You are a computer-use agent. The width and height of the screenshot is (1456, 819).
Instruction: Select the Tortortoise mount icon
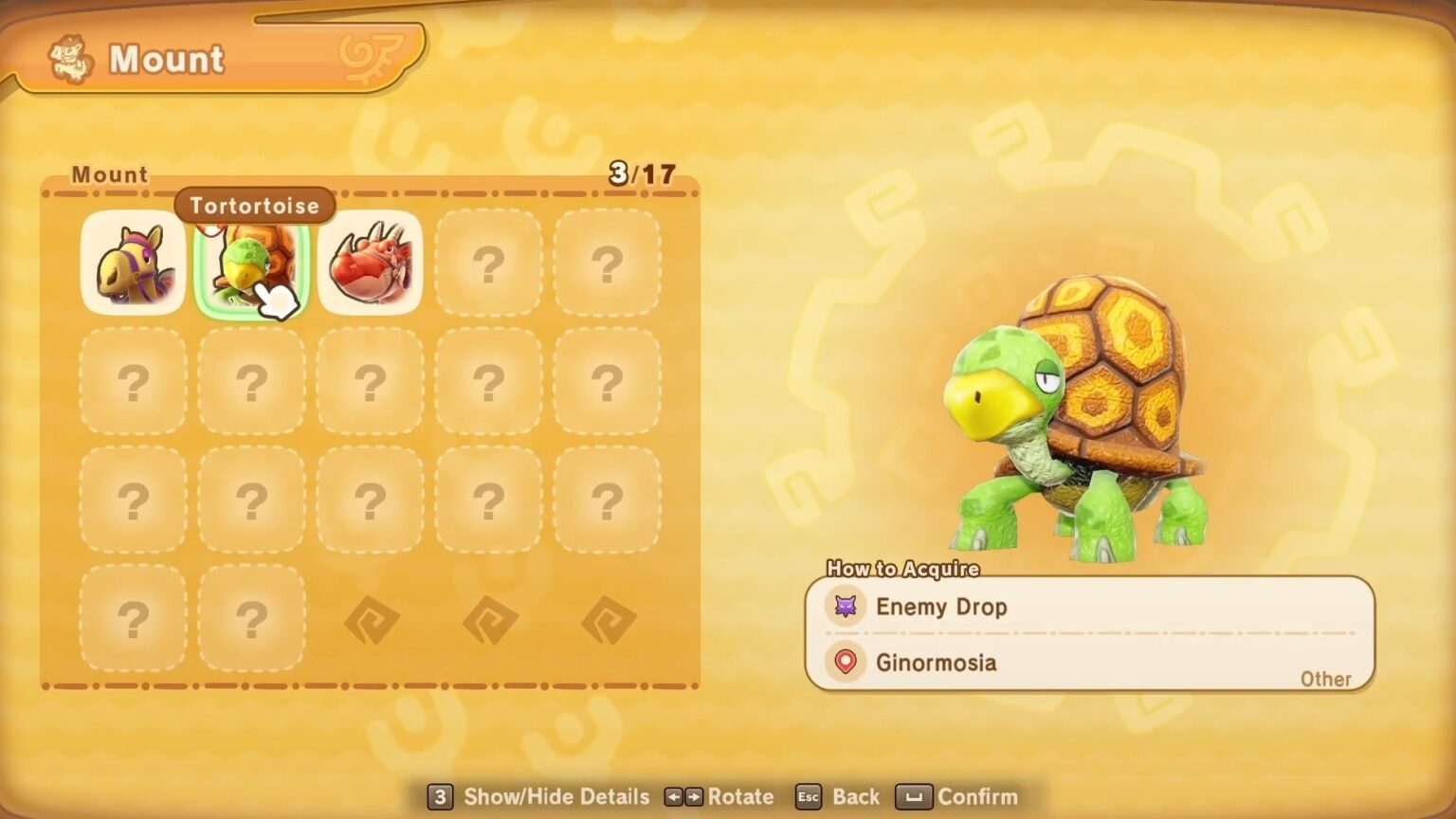point(251,264)
